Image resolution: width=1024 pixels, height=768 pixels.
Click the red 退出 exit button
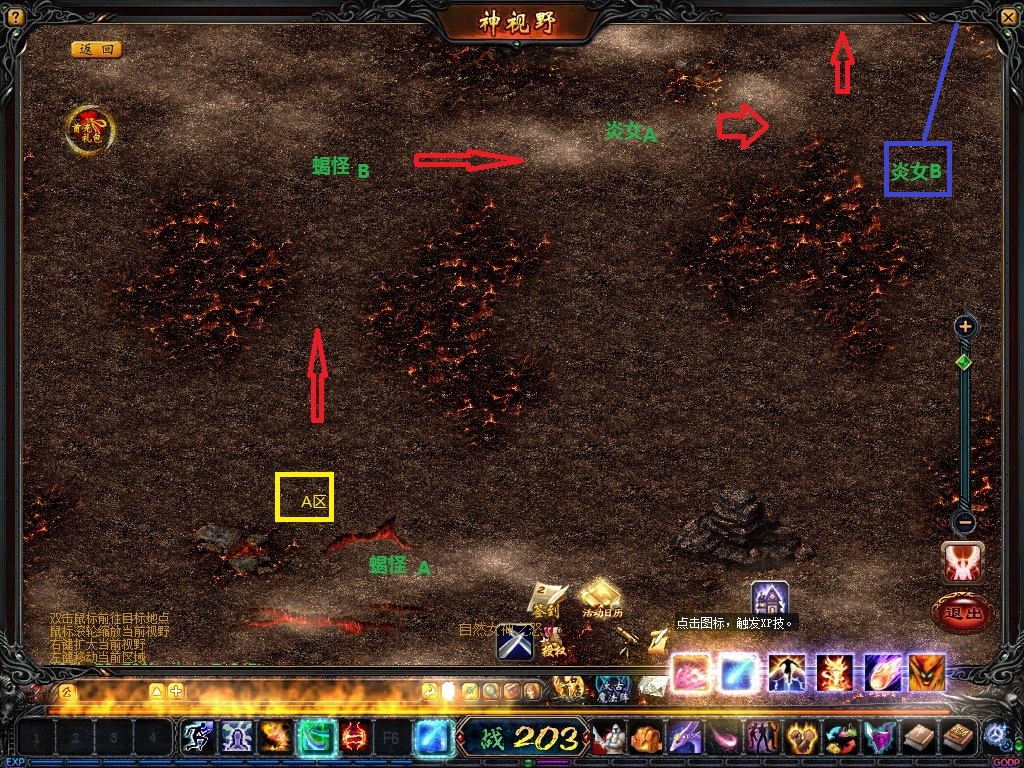pos(962,612)
